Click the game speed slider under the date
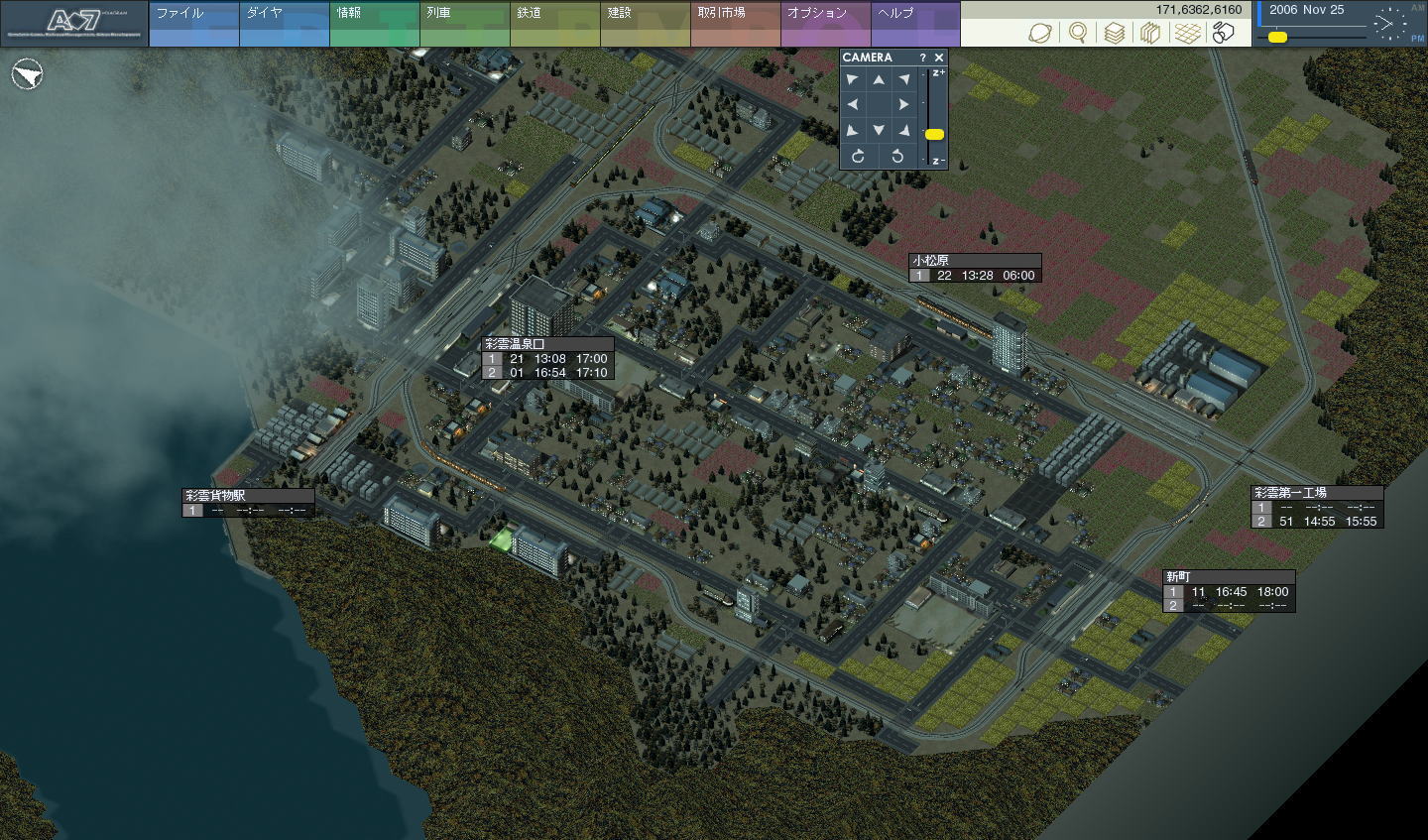This screenshot has width=1428, height=840. (1278, 38)
